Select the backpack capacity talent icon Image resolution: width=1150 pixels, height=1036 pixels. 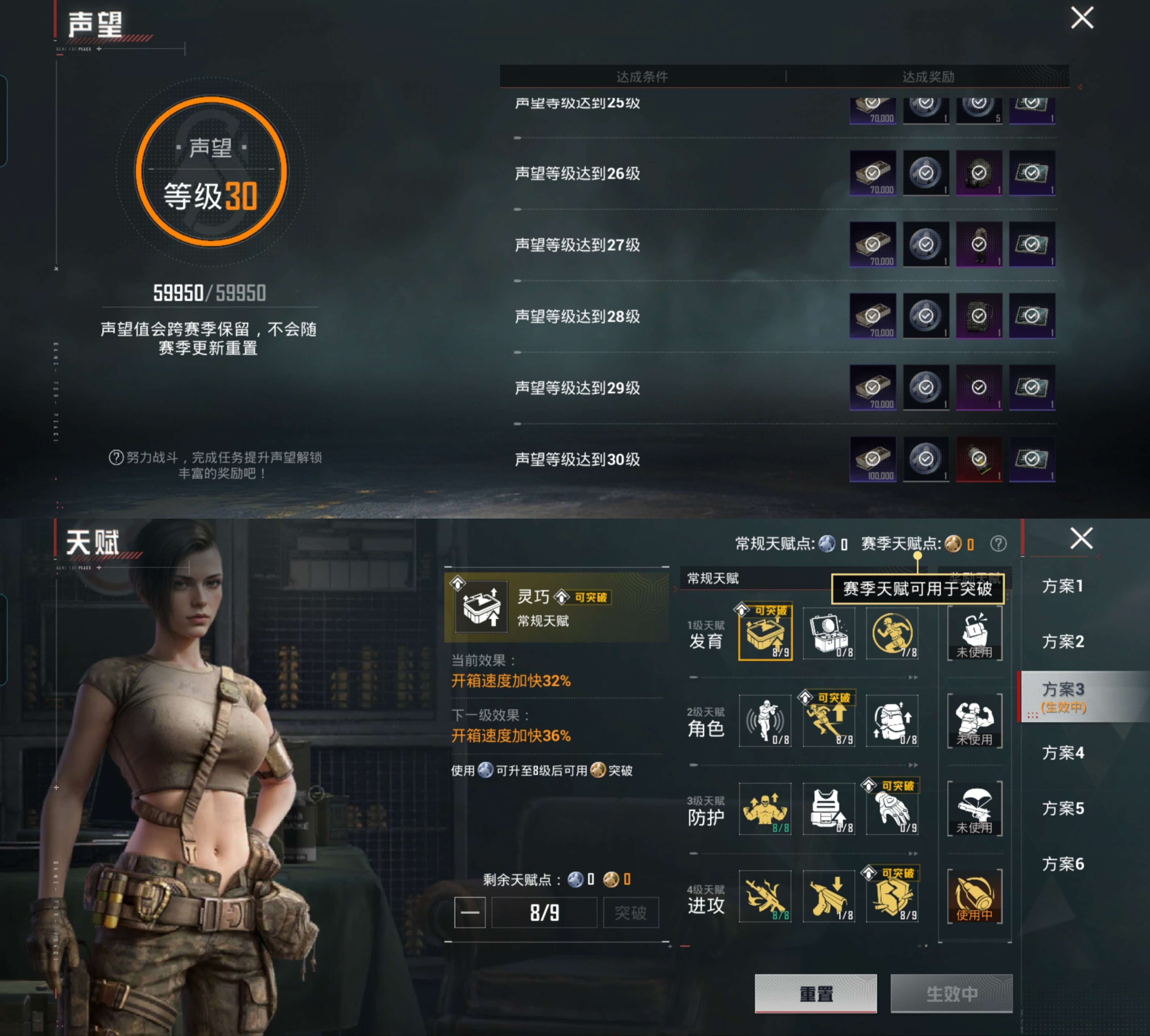892,722
